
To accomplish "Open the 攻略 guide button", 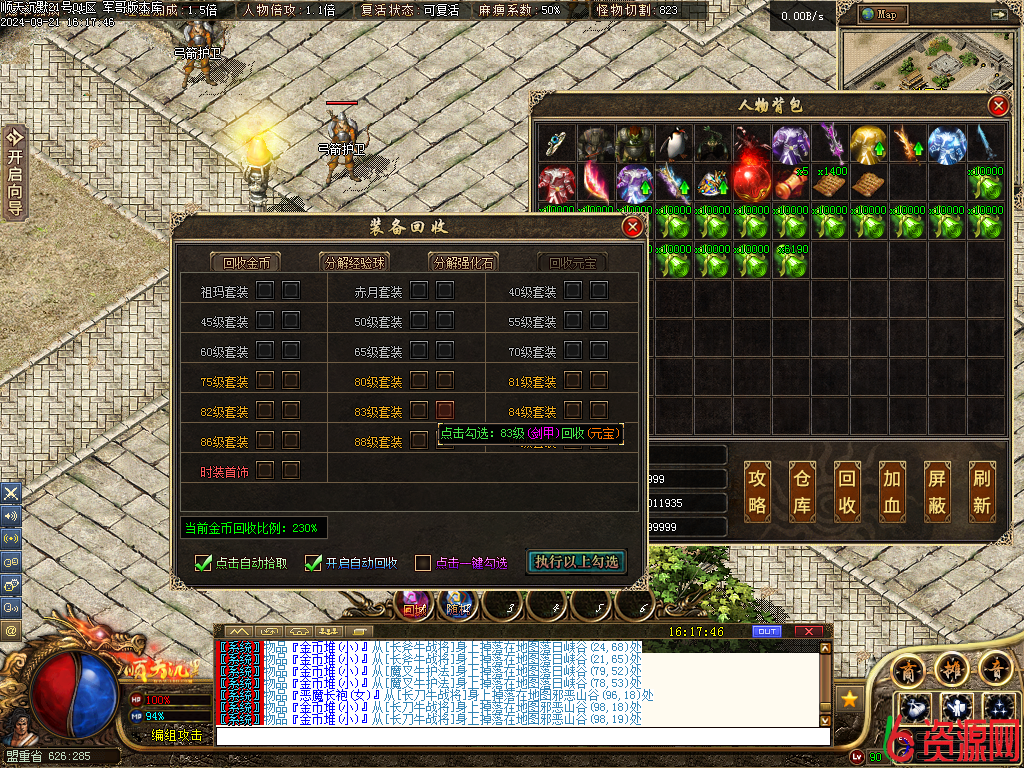I will 758,492.
